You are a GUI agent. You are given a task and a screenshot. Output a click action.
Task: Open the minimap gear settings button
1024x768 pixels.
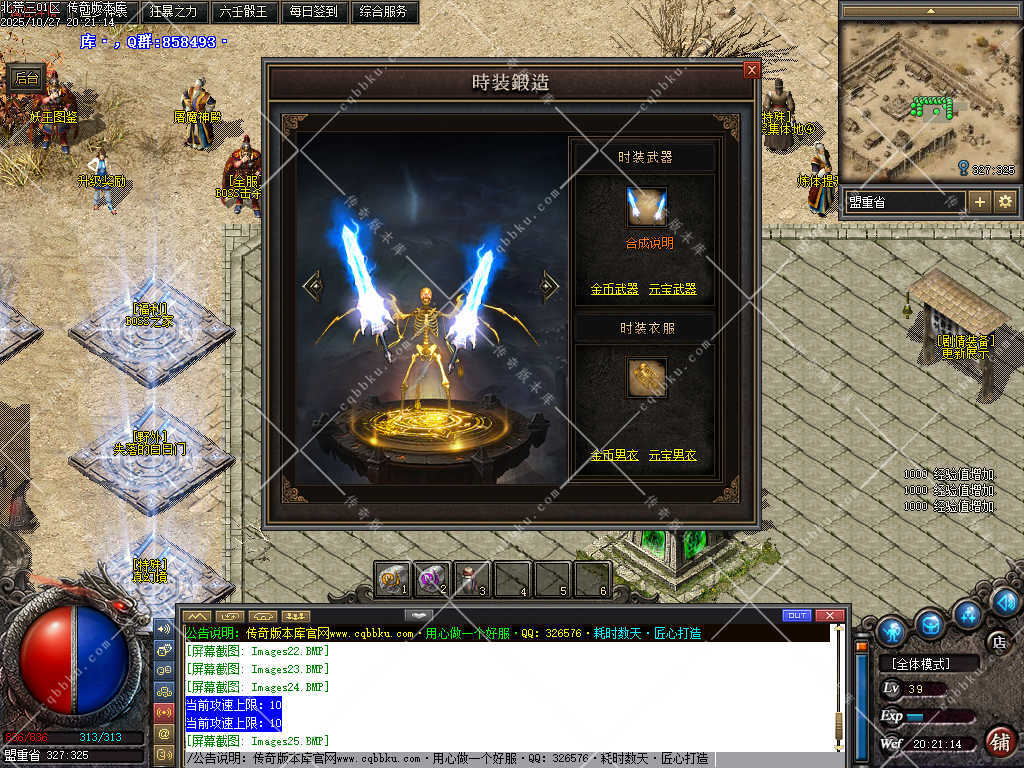pos(1005,201)
